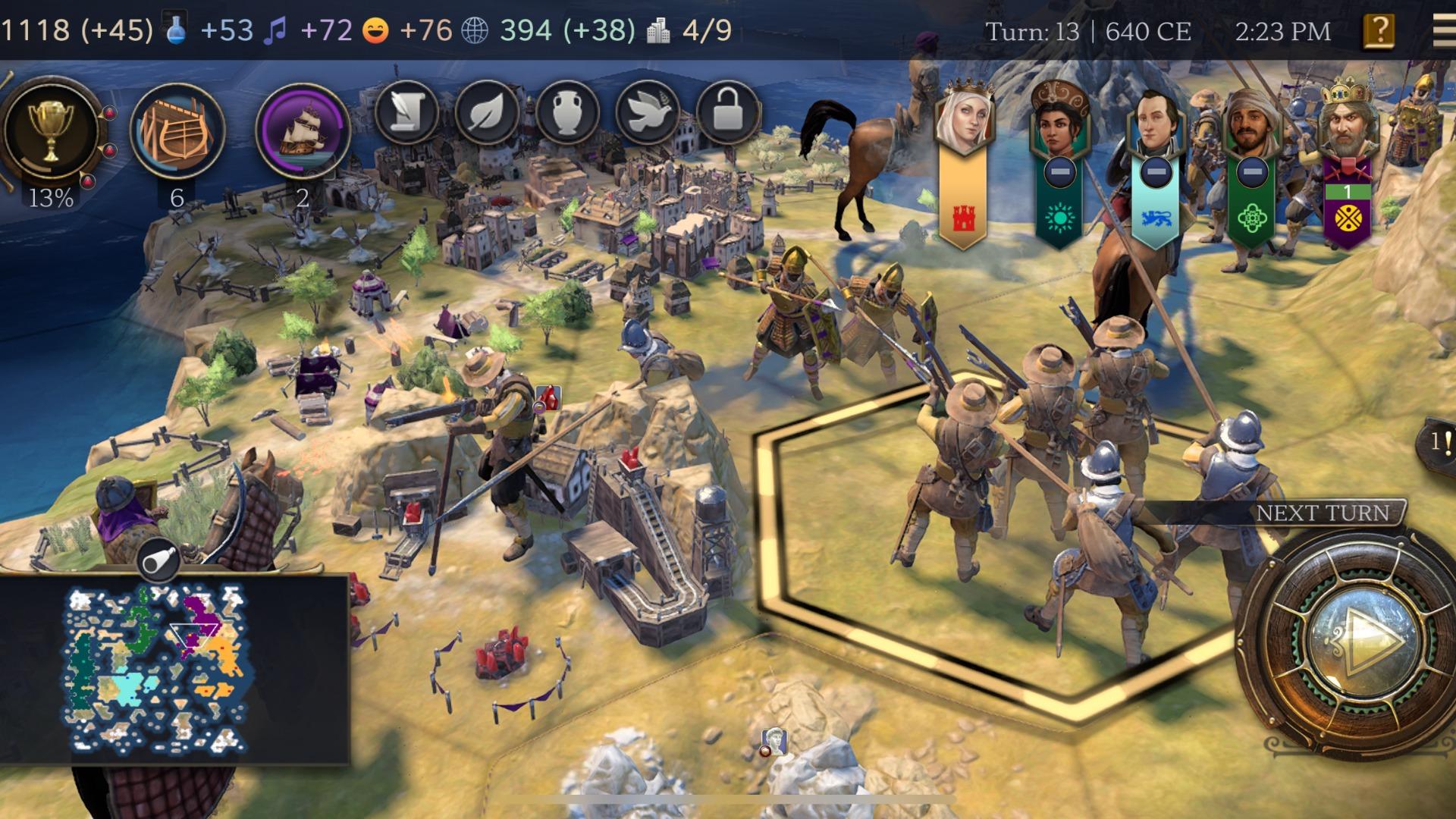This screenshot has height=819, width=1456.
Task: Open the trophy victory progress panel
Action: [x=51, y=129]
